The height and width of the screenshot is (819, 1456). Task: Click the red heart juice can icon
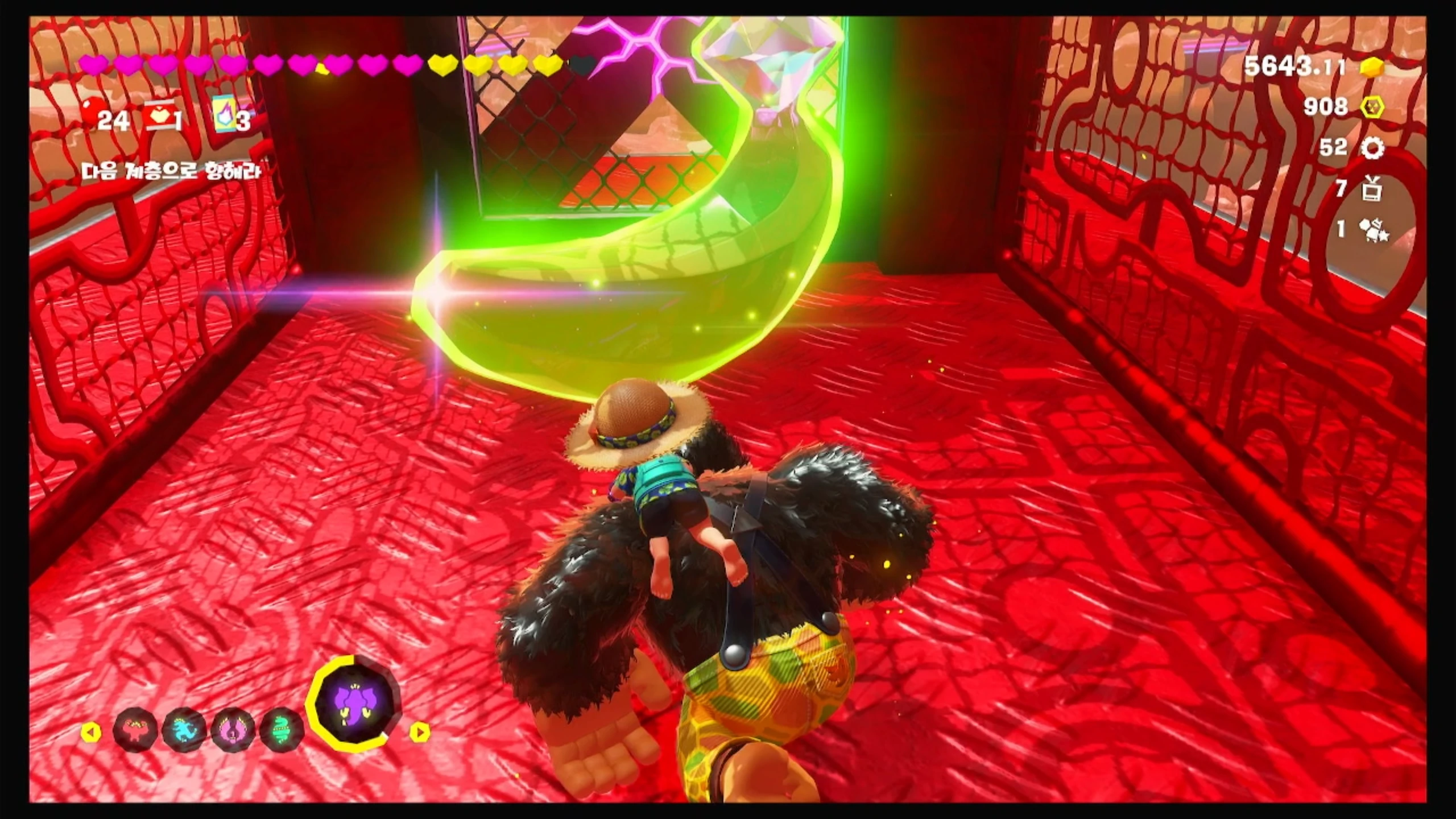tap(160, 119)
